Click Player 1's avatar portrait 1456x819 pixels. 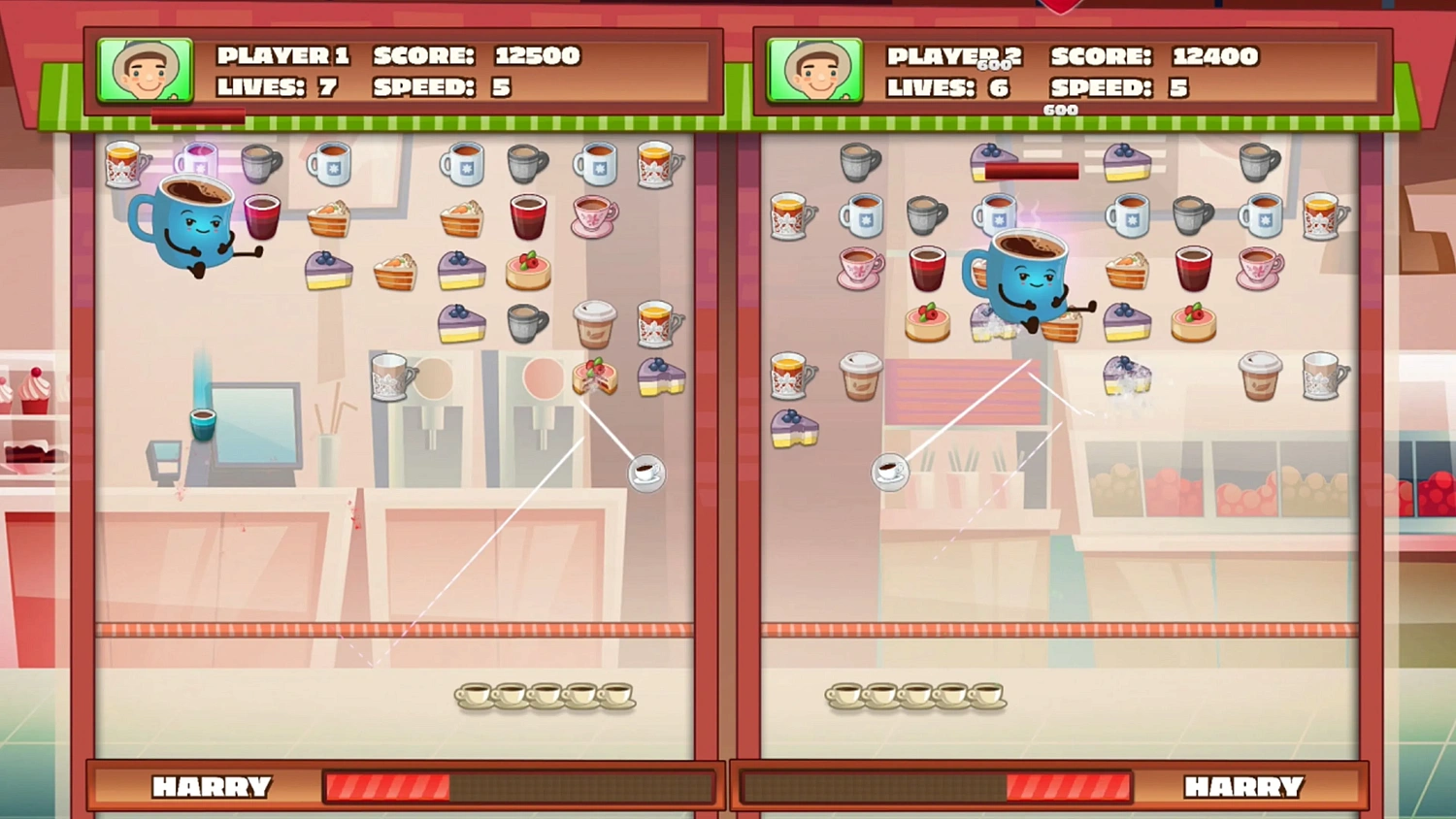(146, 70)
